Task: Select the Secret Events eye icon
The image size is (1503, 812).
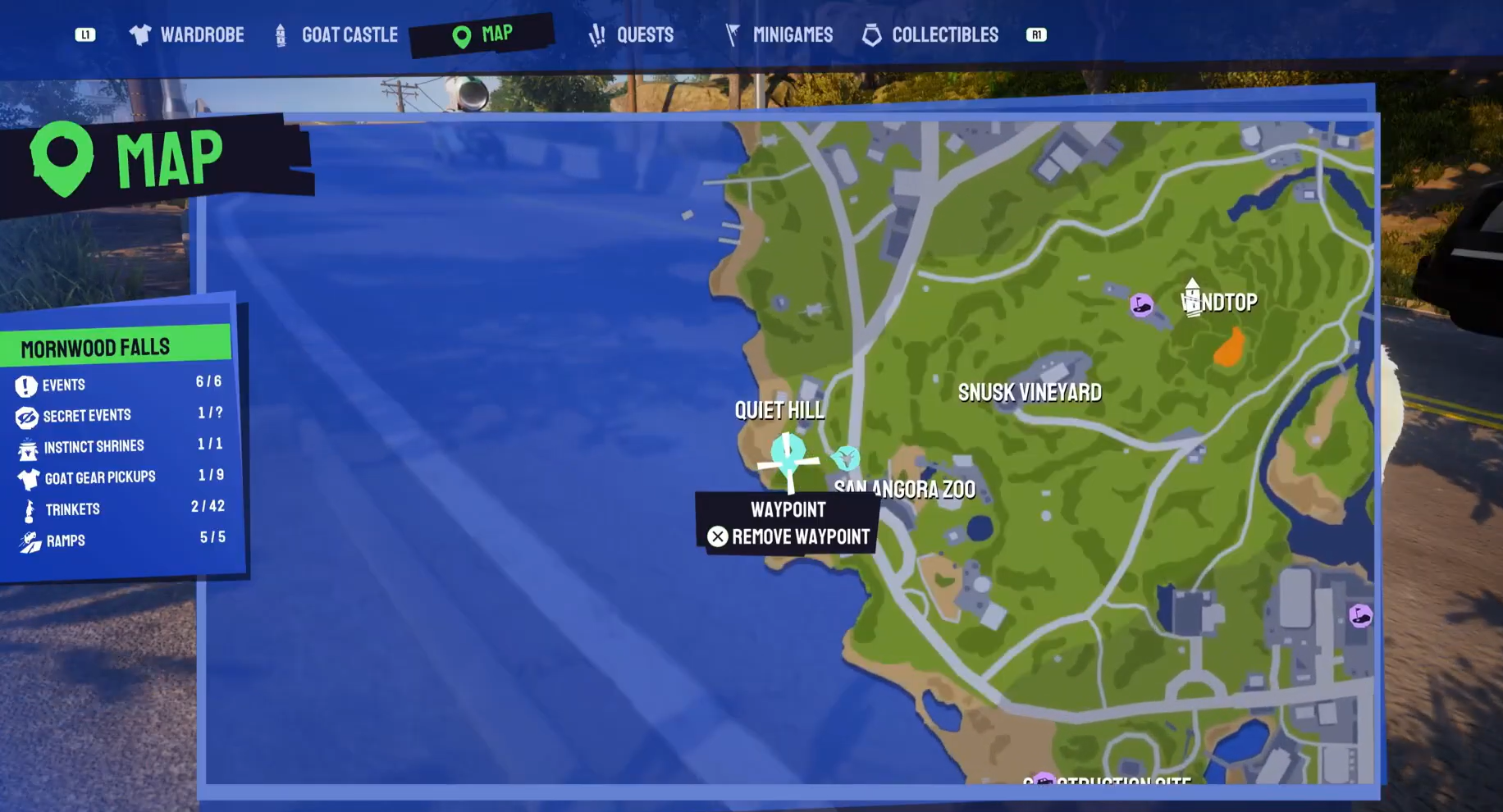Action: coord(27,416)
